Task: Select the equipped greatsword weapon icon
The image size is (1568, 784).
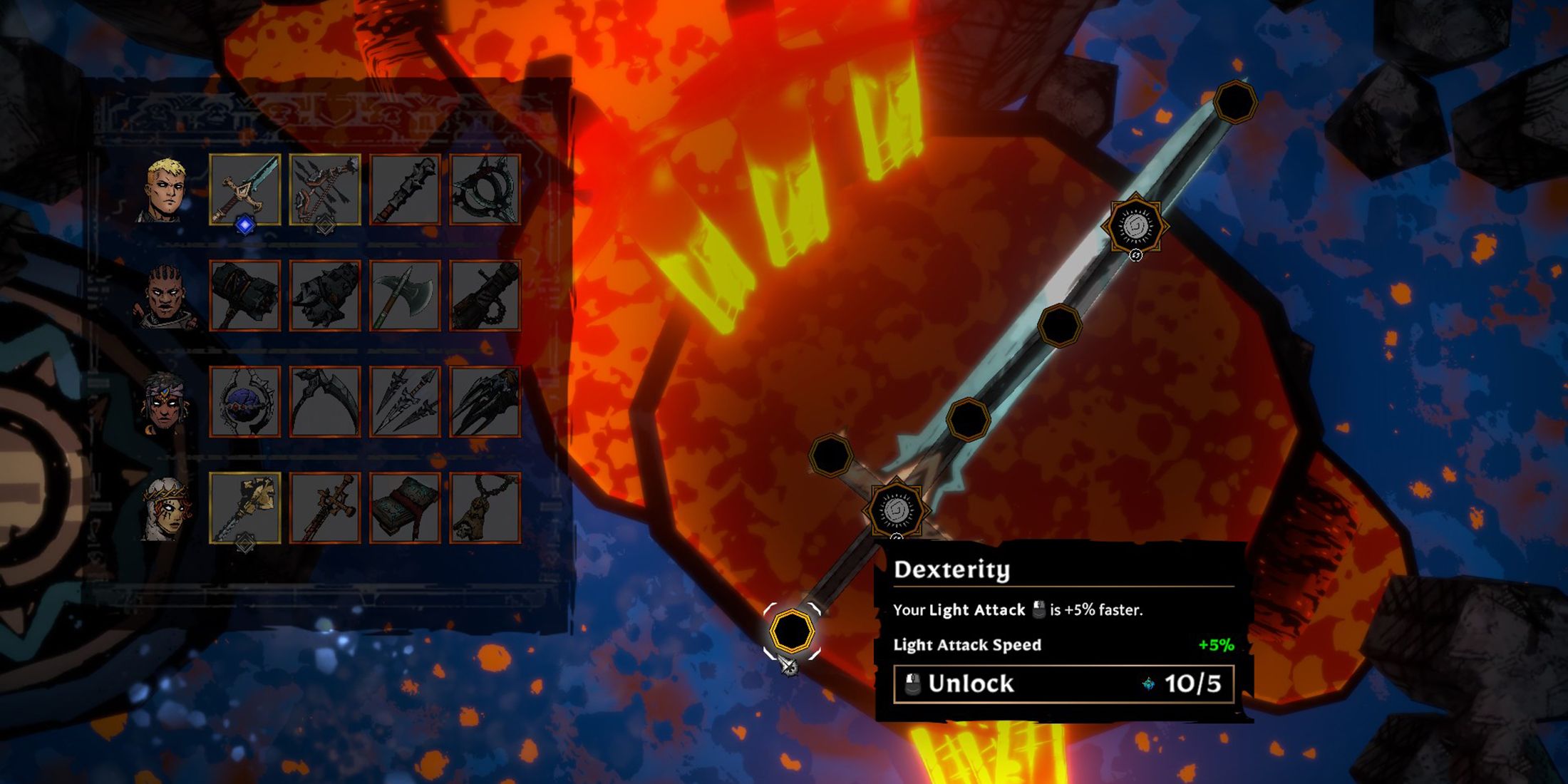Action: (x=244, y=189)
